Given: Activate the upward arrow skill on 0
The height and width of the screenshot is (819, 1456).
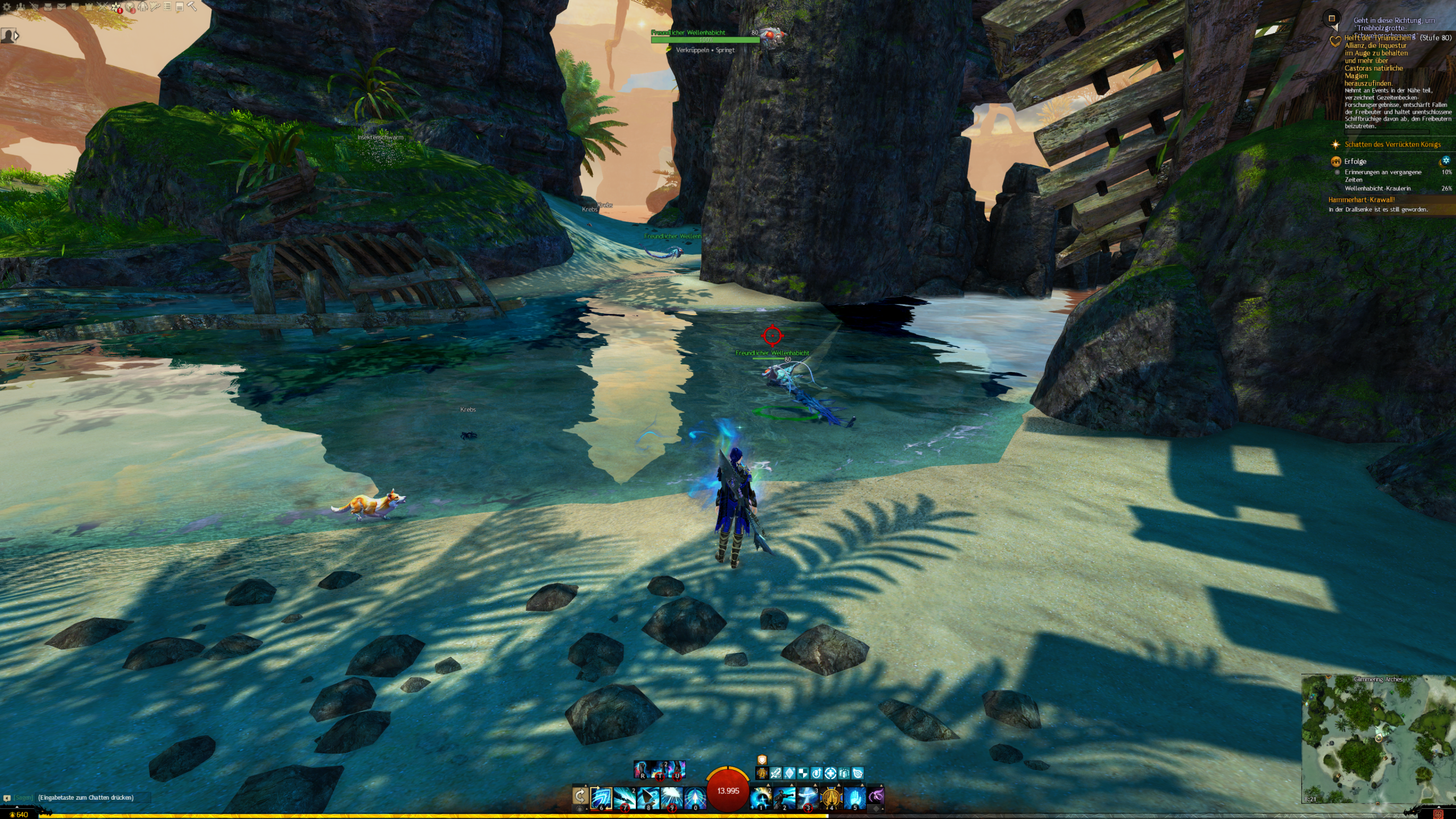Looking at the screenshot, I should 694,797.
